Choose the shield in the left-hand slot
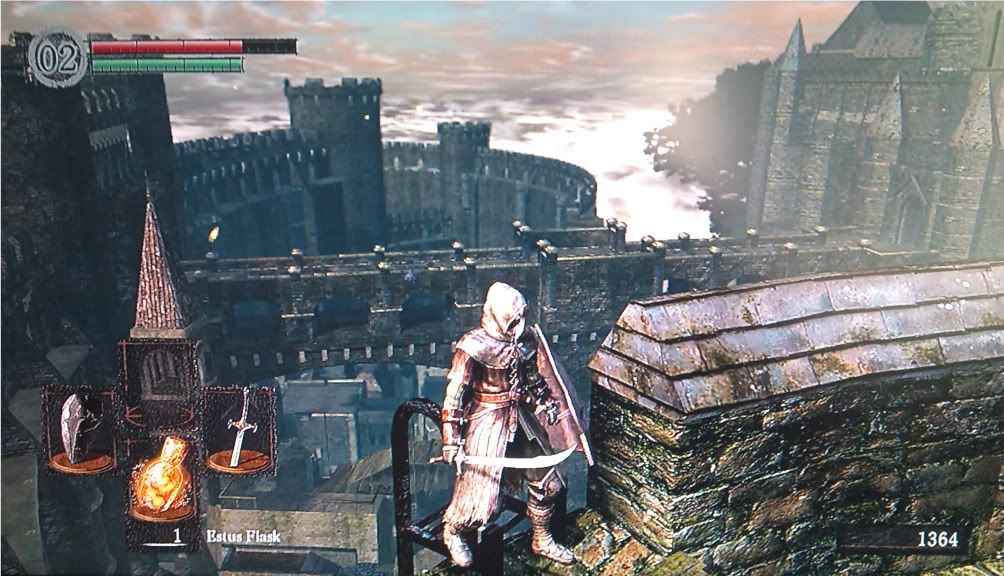 click(78, 430)
